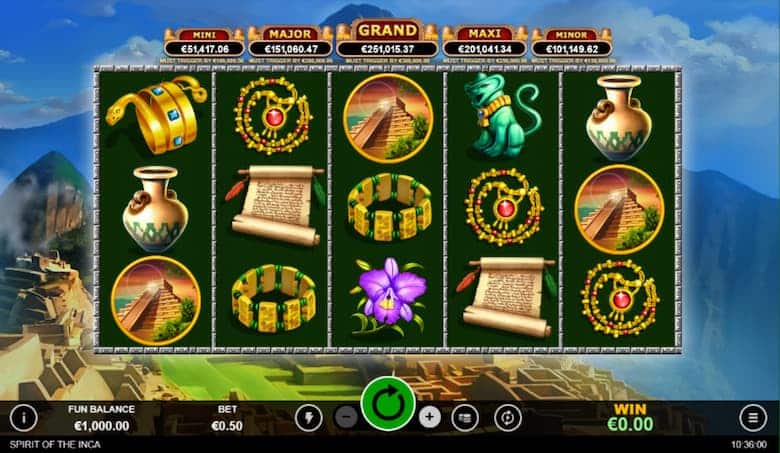Spin the reels with the green button
The image size is (780, 453).
pos(388,404)
